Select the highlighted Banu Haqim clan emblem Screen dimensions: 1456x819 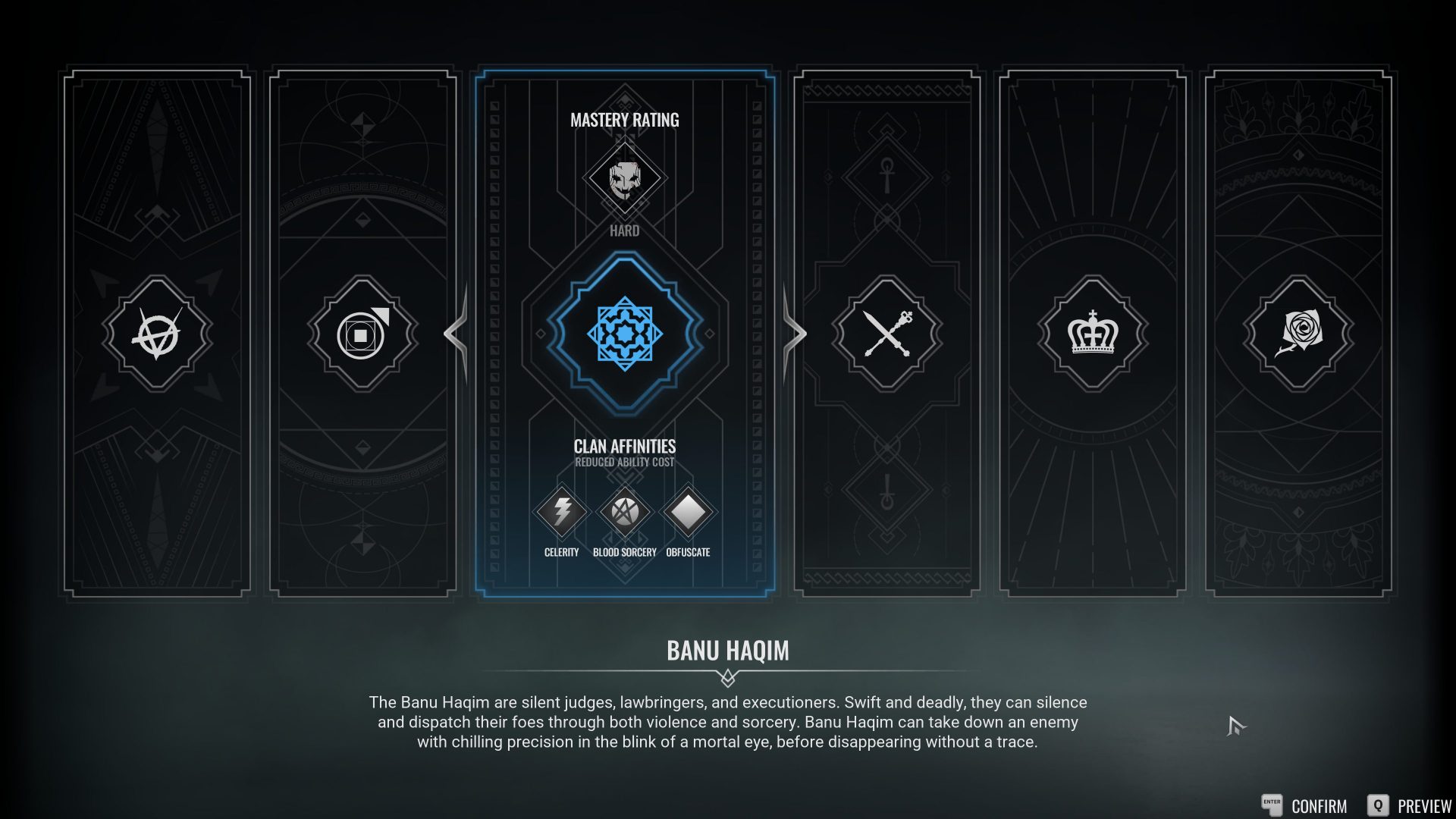[625, 334]
